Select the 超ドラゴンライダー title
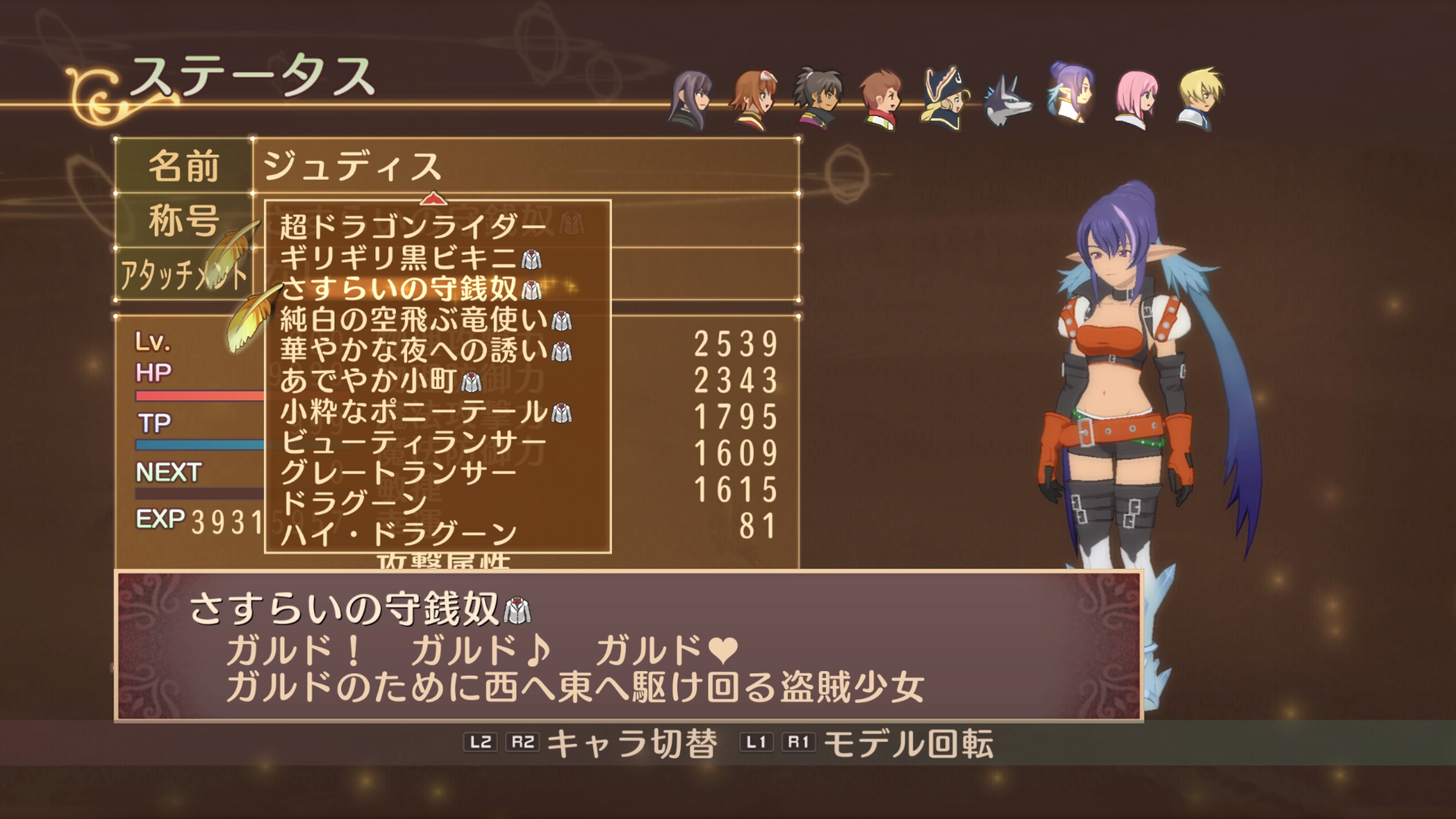This screenshot has width=1456, height=819. tap(413, 227)
